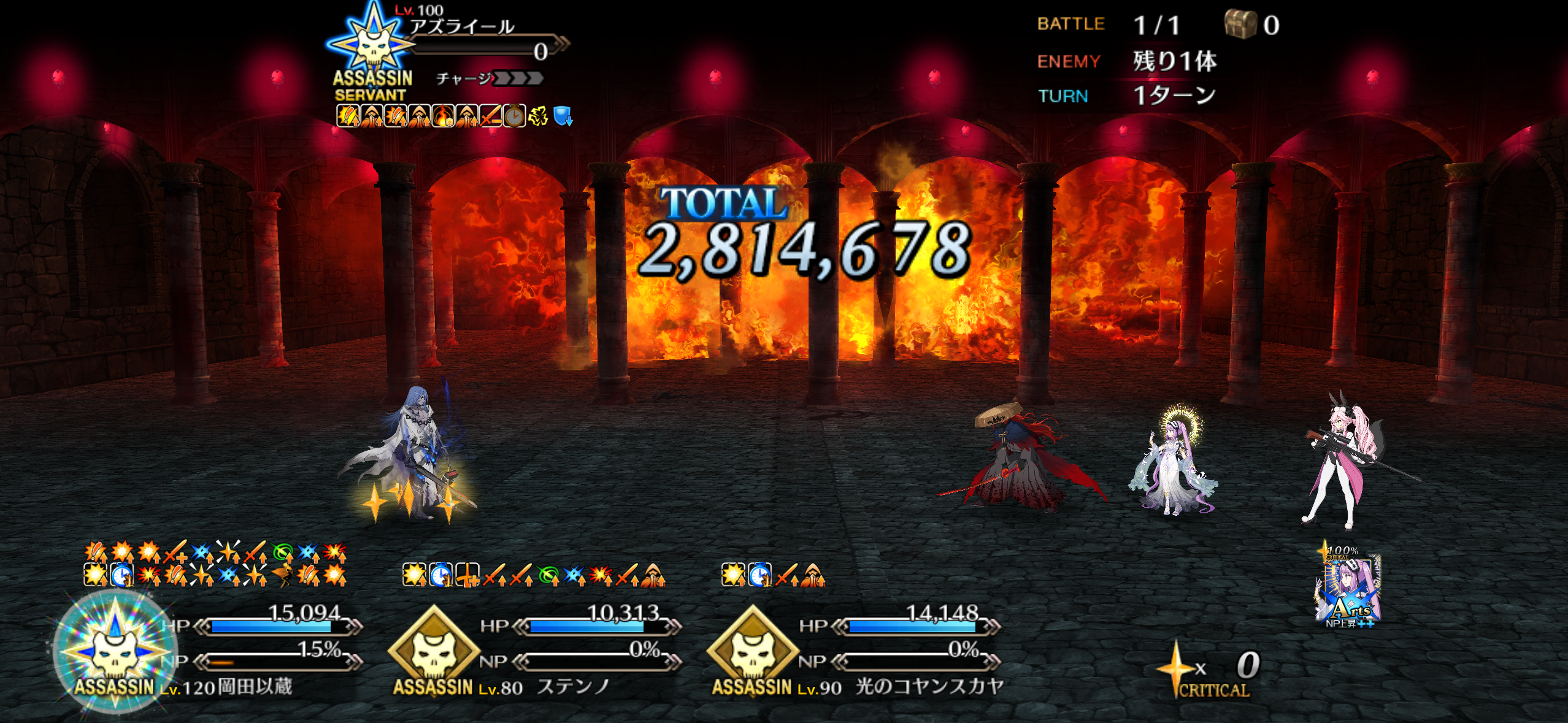Image resolution: width=1568 pixels, height=723 pixels.
Task: Inspect ステンノ's active buff icons
Action: [x=534, y=575]
